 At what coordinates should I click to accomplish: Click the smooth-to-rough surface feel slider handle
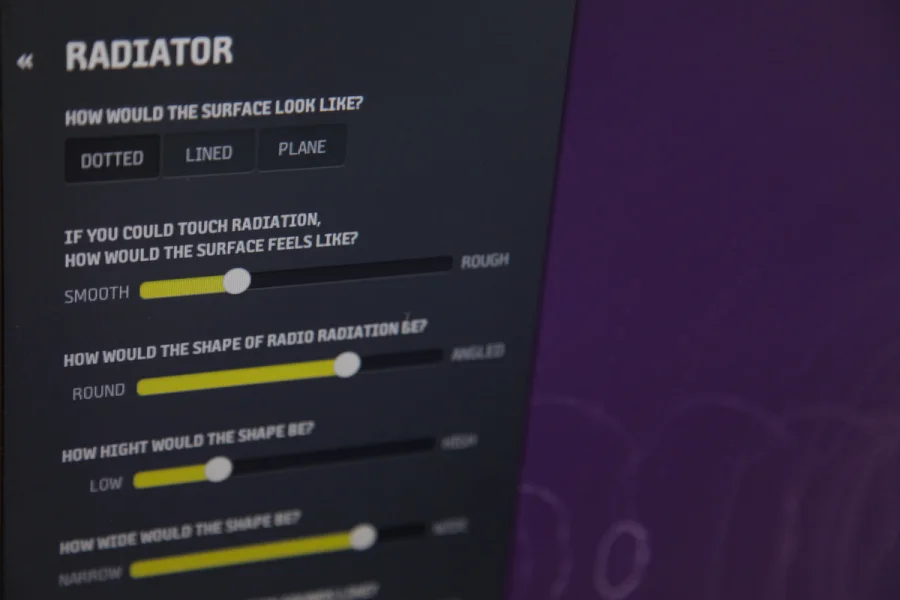coord(237,281)
